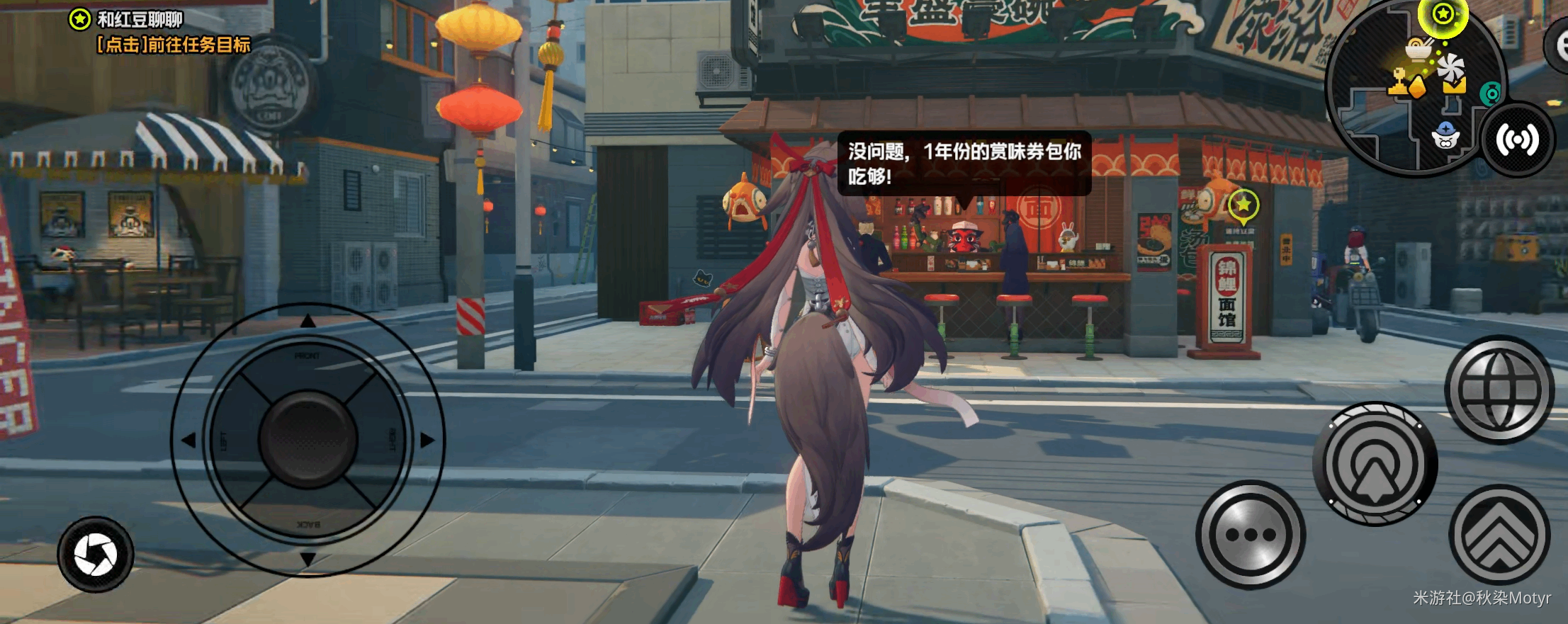Screen dimensions: 1568x624
Task: Select the yellow quest star on minimap
Action: (x=1443, y=14)
